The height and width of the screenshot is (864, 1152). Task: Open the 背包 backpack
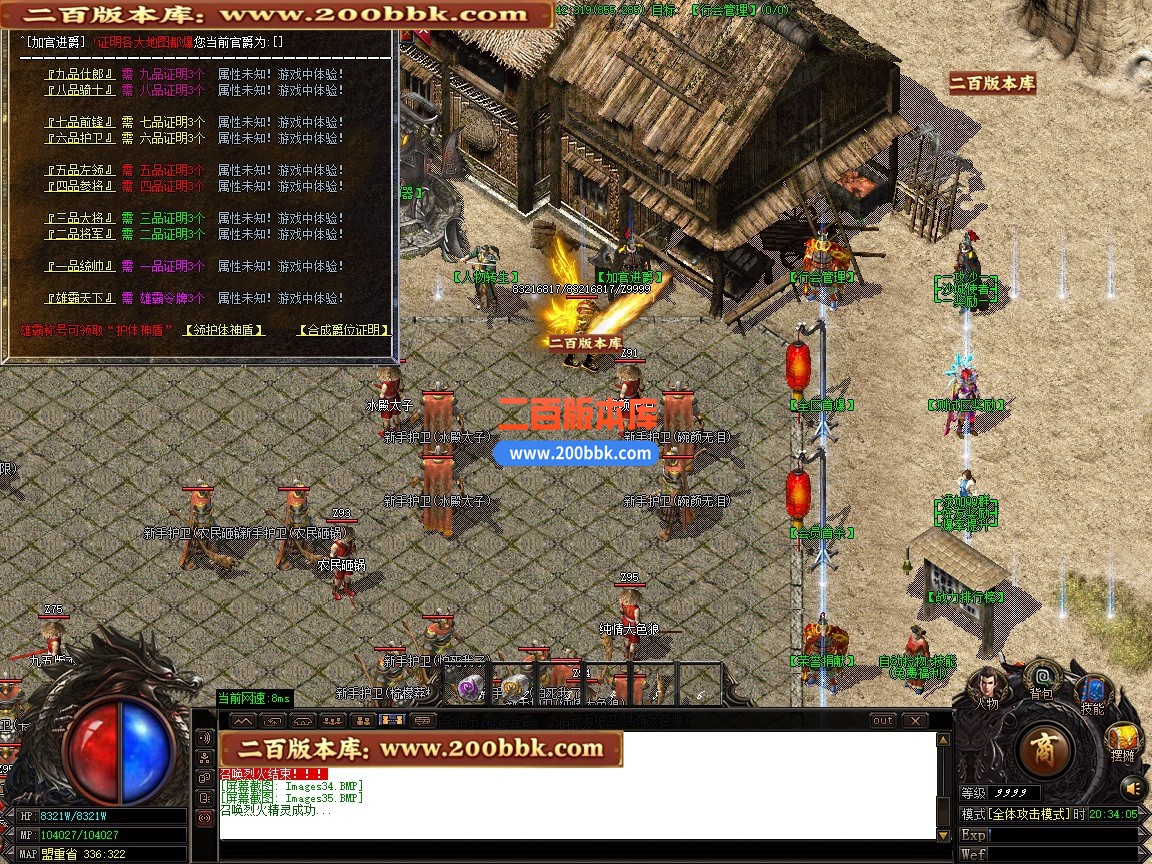[x=1042, y=680]
